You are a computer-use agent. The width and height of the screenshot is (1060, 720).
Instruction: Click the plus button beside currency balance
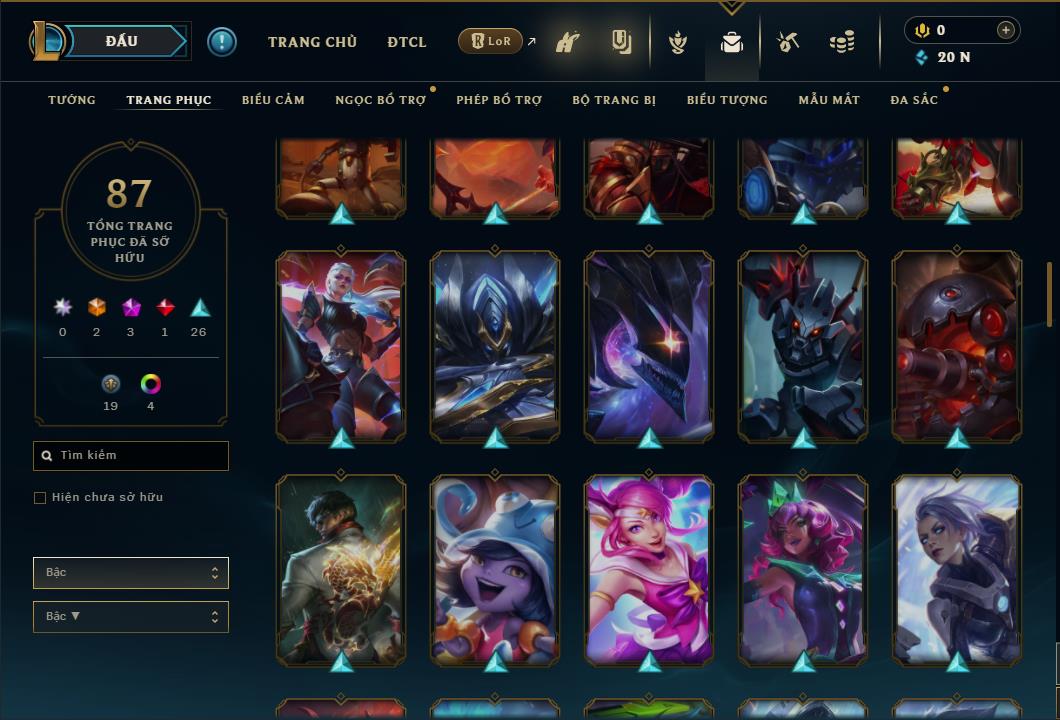coord(1005,30)
